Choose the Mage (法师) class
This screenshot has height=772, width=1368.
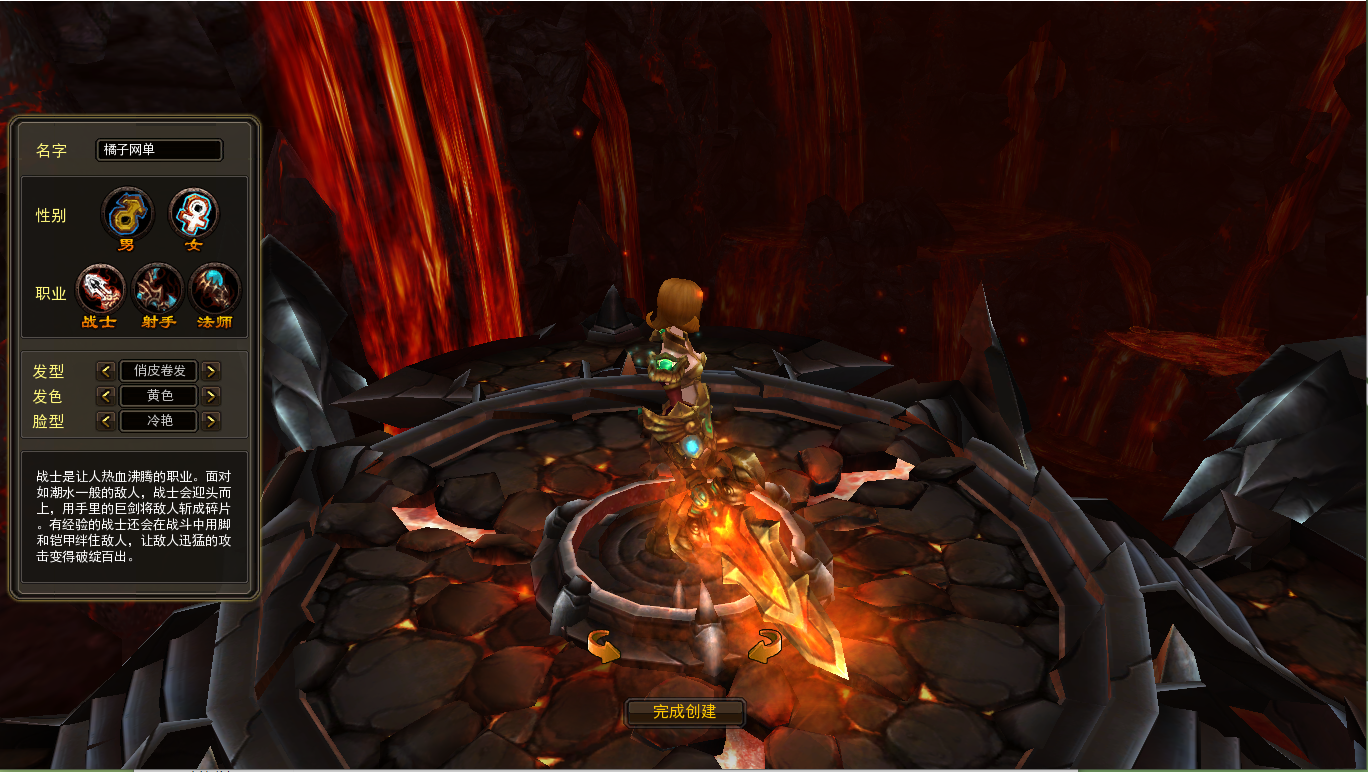coord(214,289)
